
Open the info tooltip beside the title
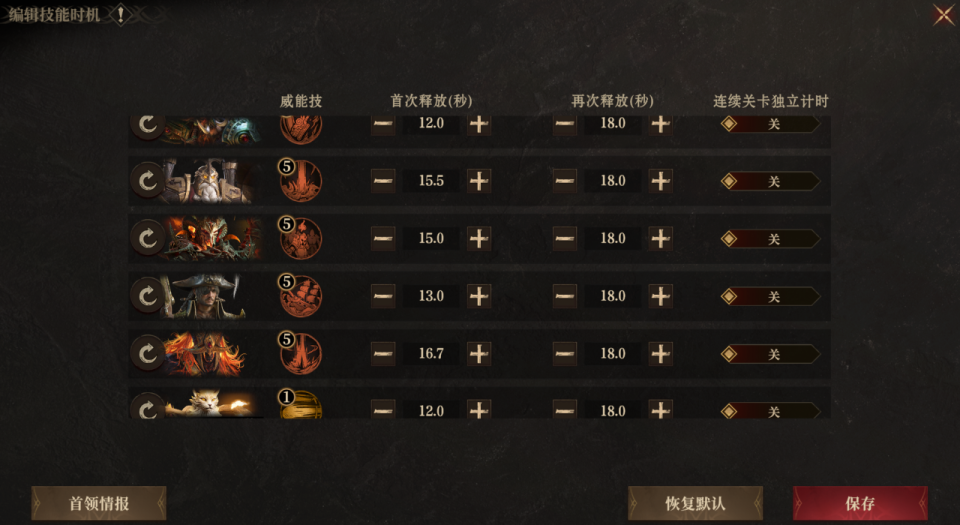(120, 15)
